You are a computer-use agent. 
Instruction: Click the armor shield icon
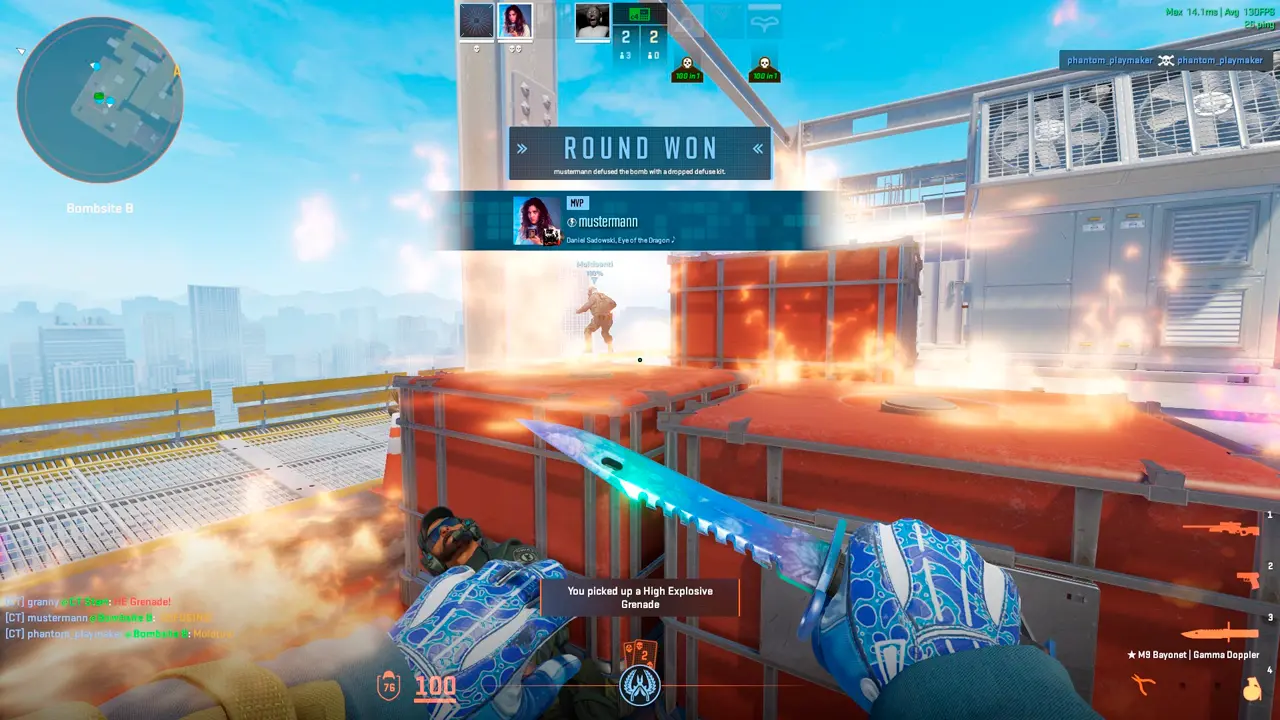(x=389, y=686)
